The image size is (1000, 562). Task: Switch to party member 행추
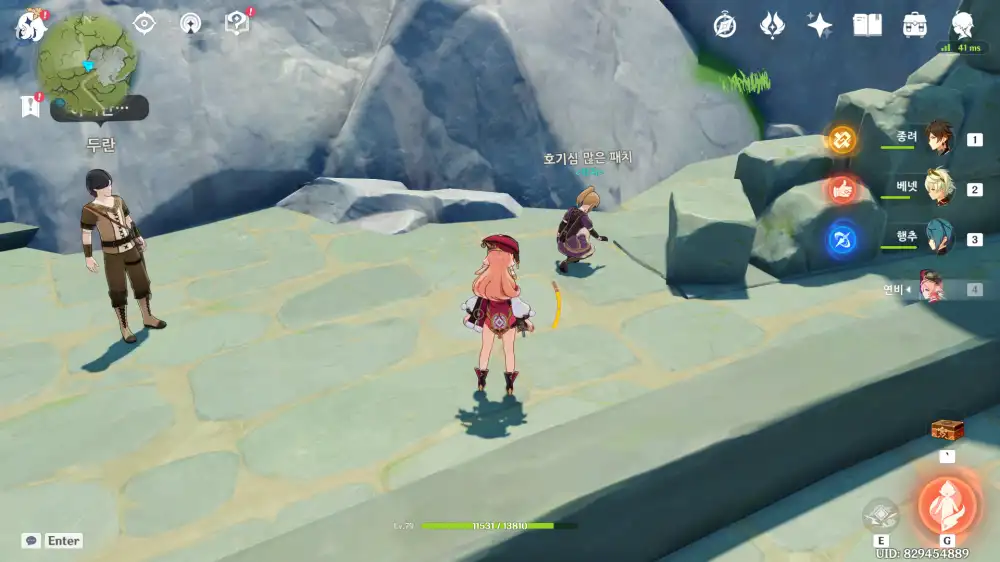tap(939, 238)
